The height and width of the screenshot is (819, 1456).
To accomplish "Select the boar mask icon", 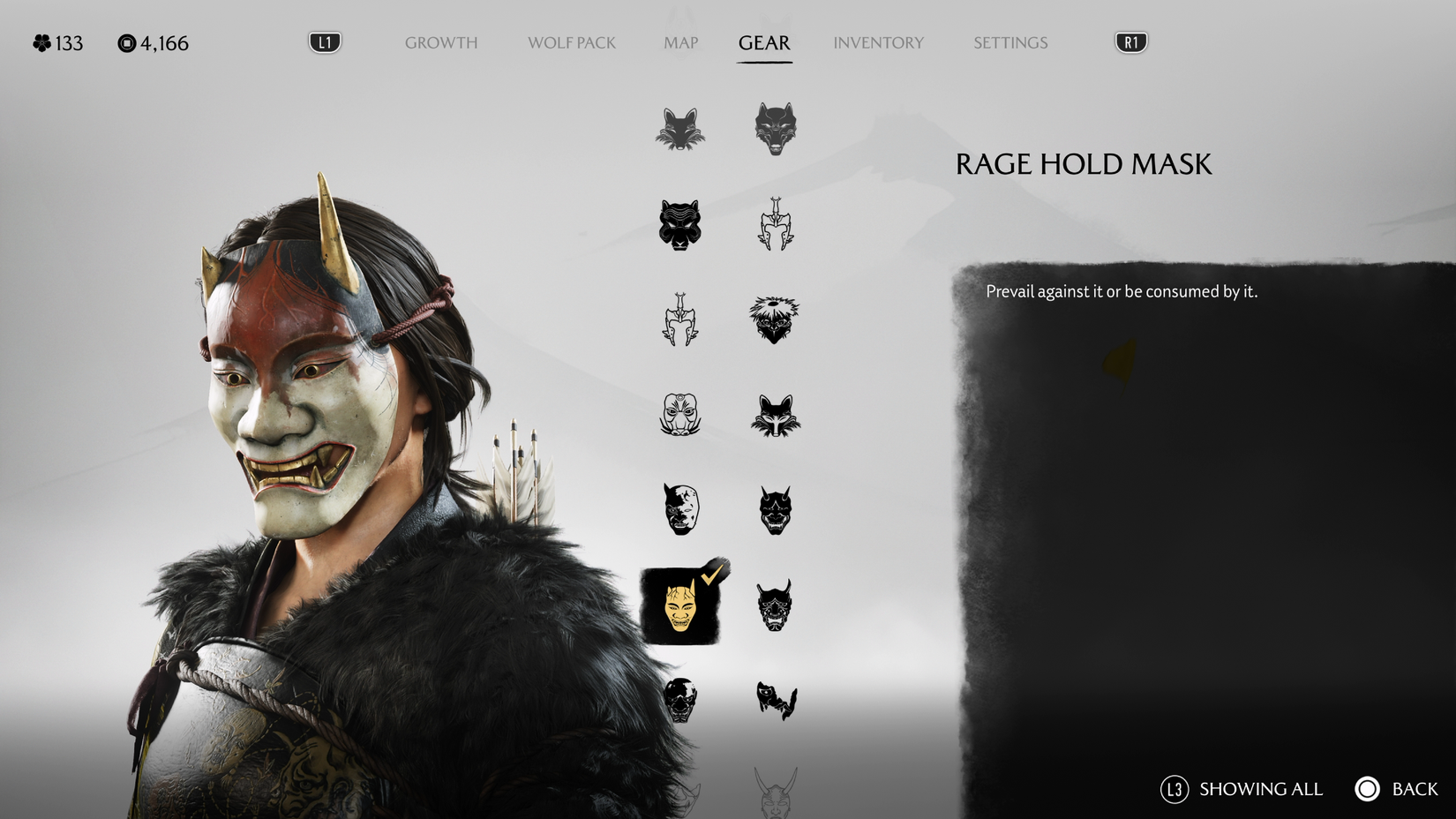I will 680,416.
